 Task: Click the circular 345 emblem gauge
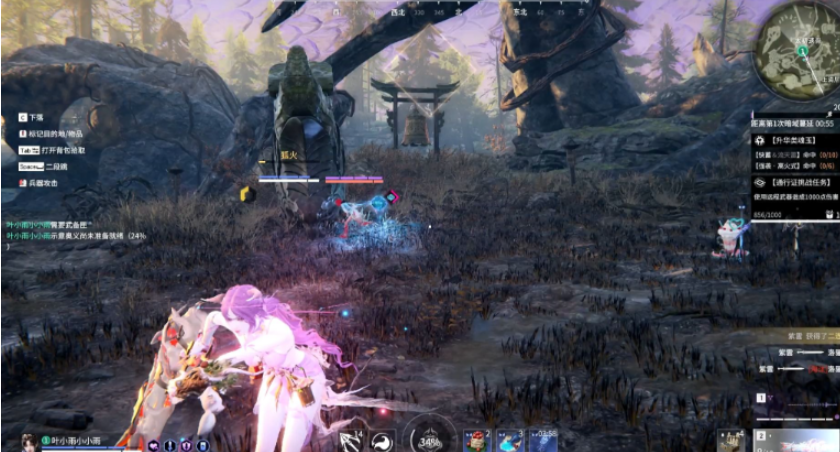click(429, 438)
